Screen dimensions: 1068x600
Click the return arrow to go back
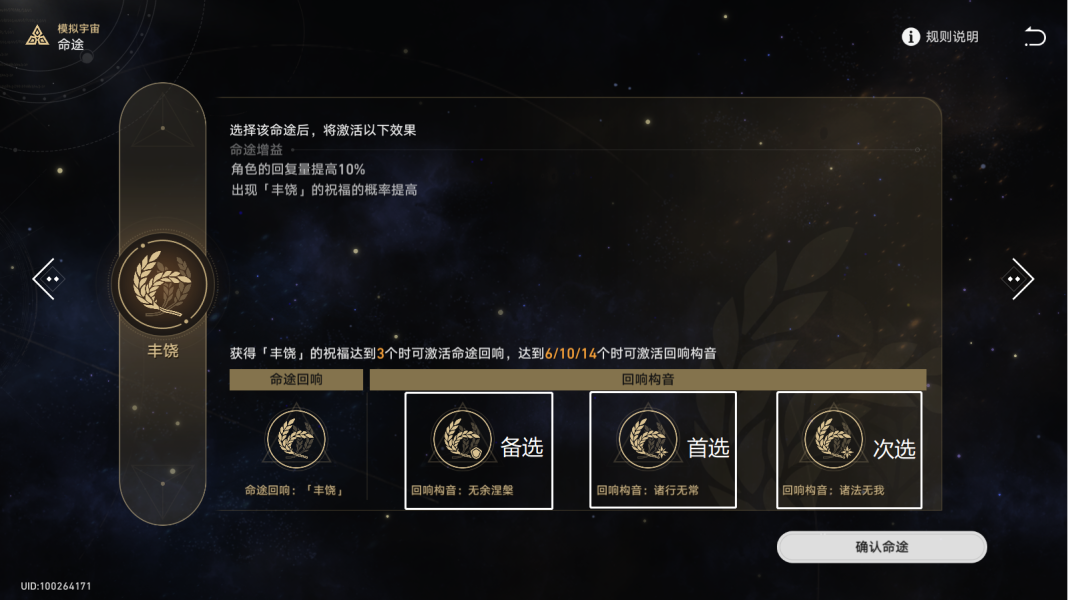point(1034,37)
